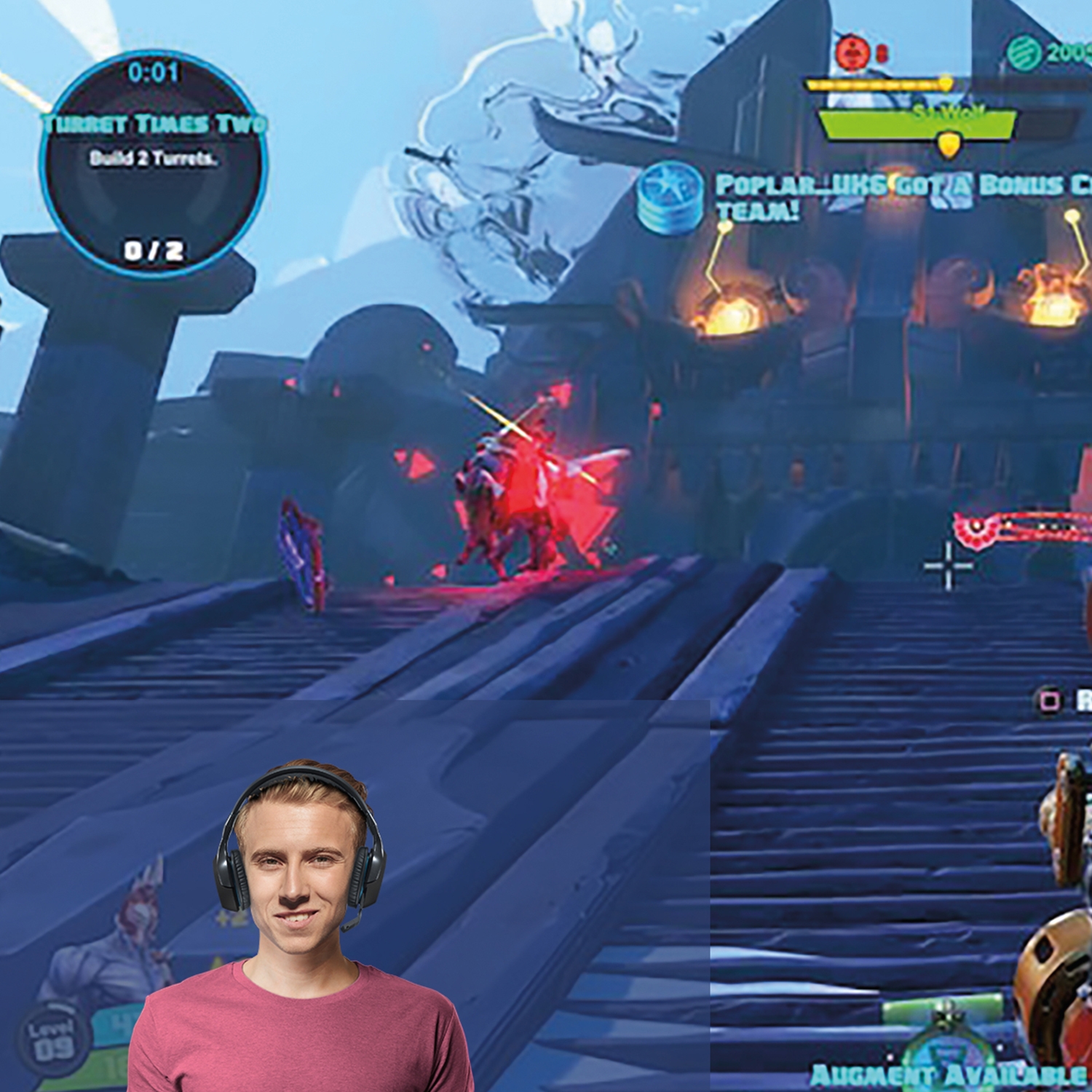Click the blue bonus credits coin icon

(x=670, y=197)
